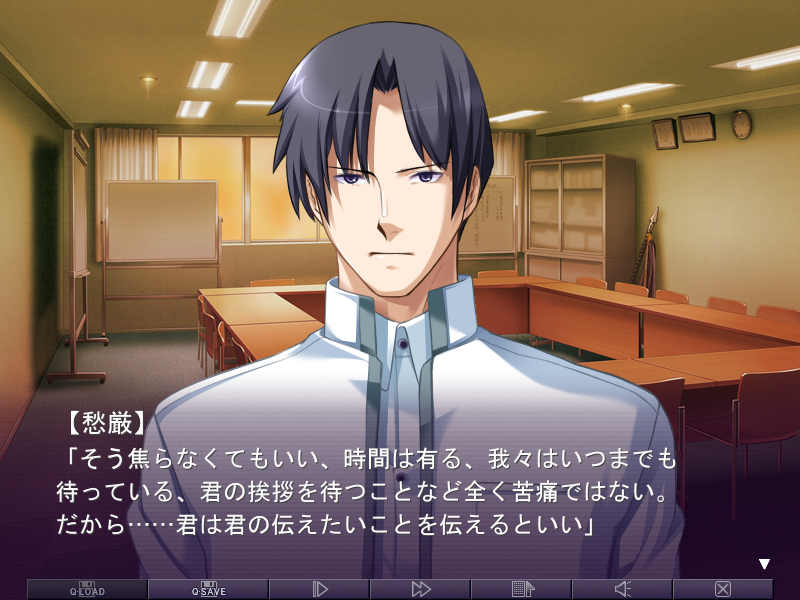Start auto-play with the single arrow icon
The width and height of the screenshot is (800, 600).
click(320, 589)
